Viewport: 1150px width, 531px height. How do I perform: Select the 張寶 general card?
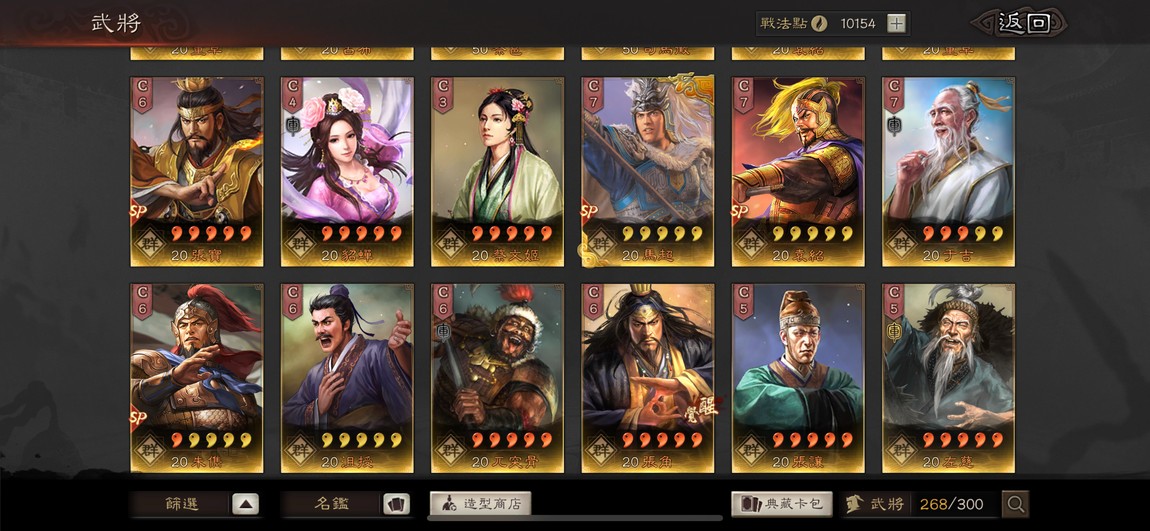point(197,171)
